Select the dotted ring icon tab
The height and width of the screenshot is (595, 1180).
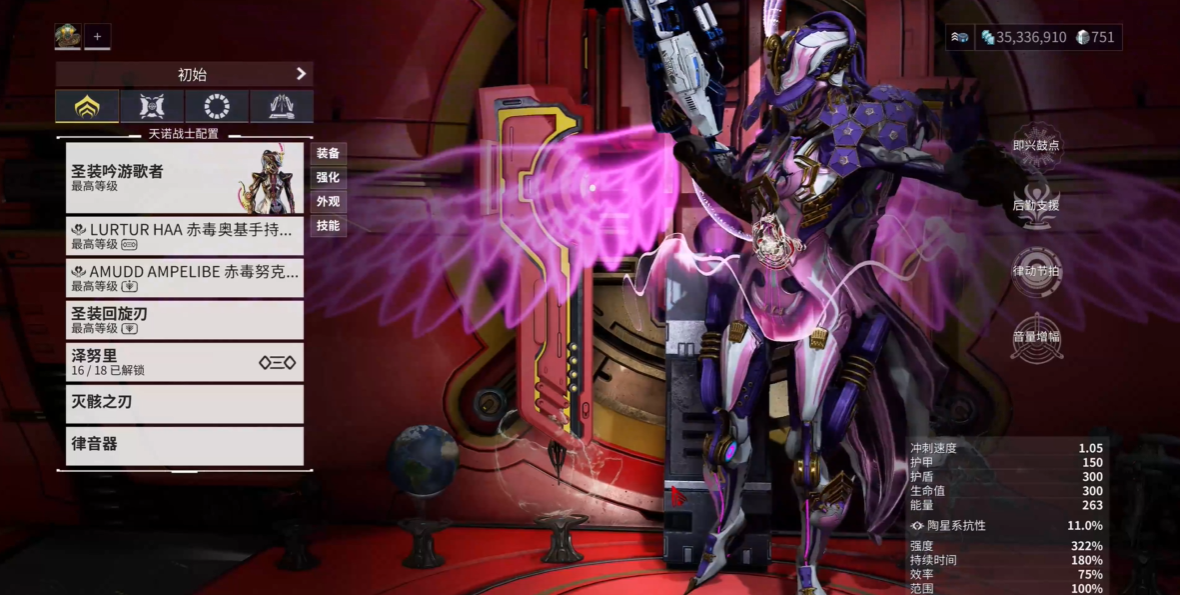coord(217,106)
